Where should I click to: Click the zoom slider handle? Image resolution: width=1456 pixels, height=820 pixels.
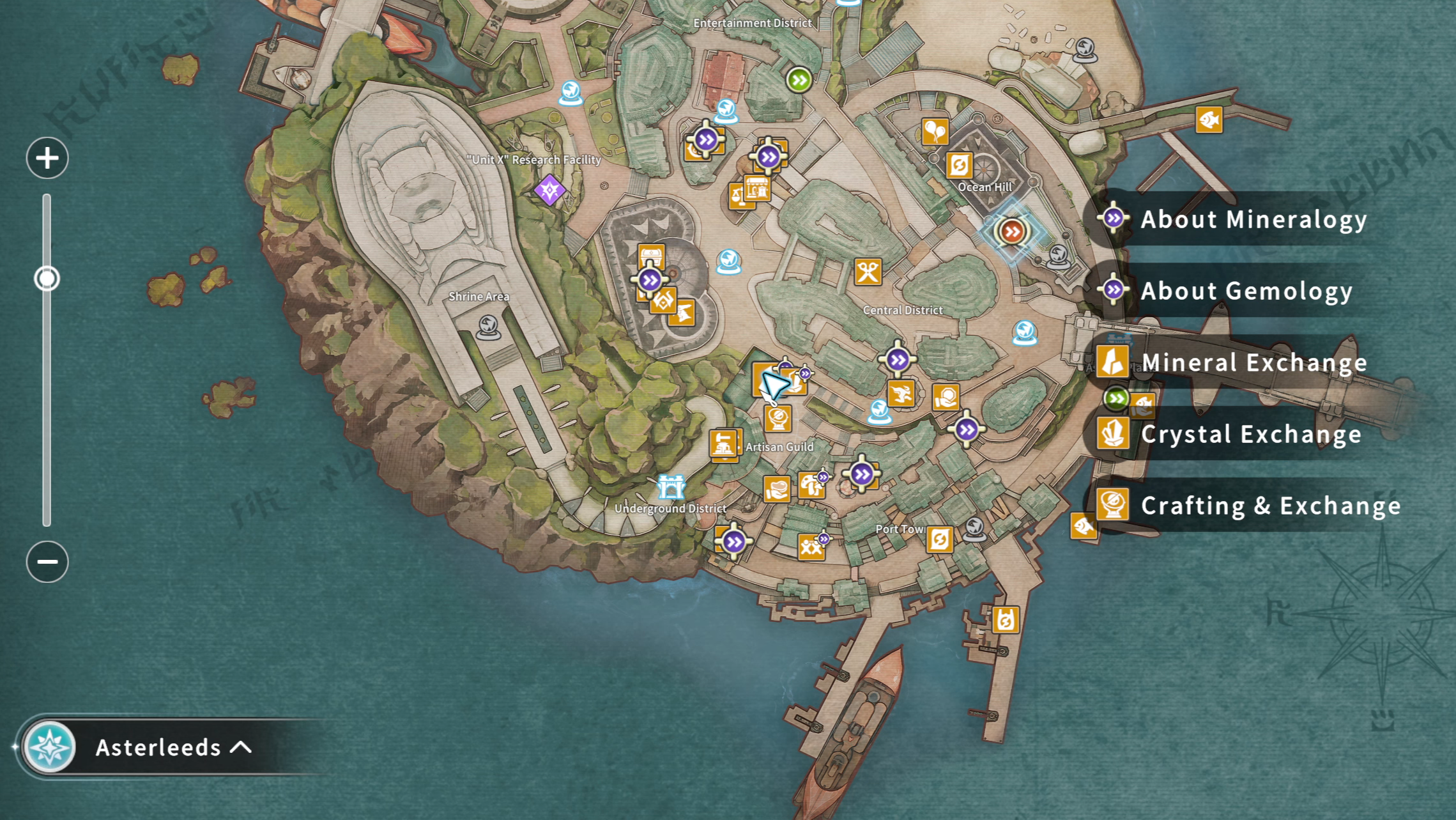click(x=47, y=279)
